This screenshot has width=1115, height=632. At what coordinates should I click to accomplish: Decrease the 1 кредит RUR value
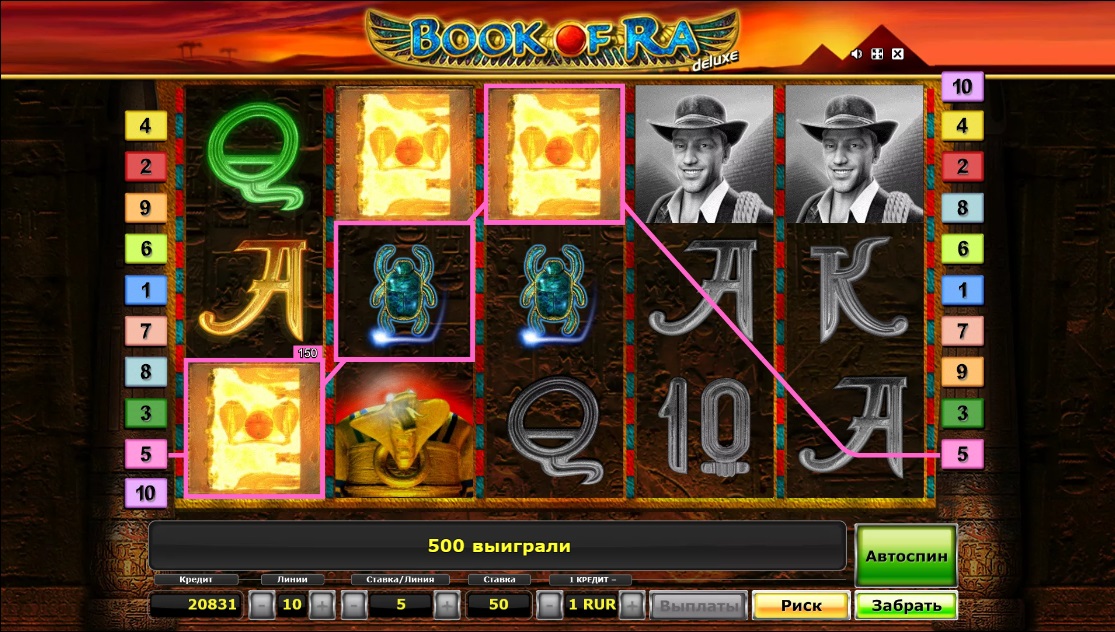click(547, 605)
